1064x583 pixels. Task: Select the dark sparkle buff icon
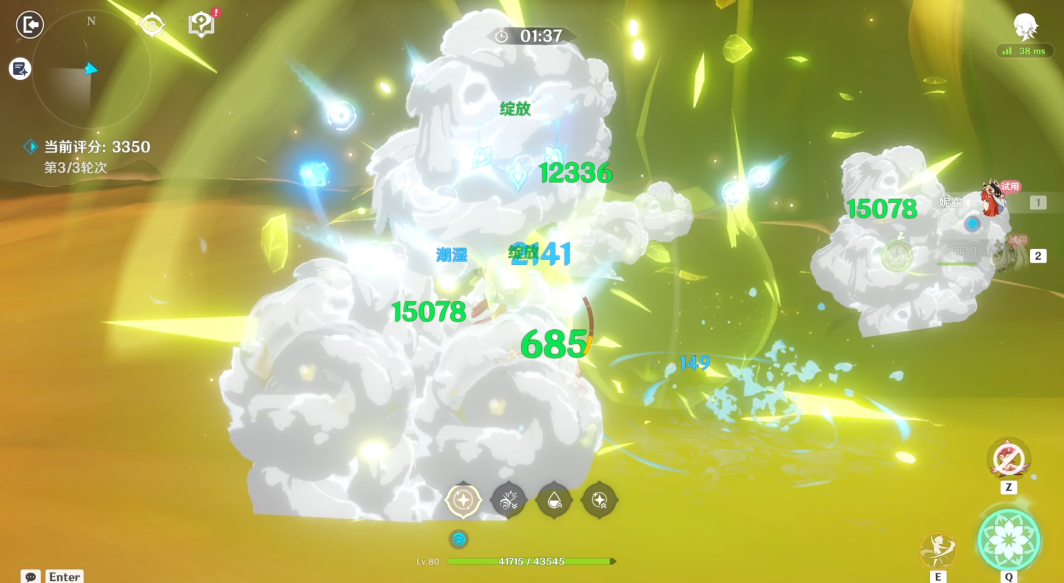[x=599, y=499]
